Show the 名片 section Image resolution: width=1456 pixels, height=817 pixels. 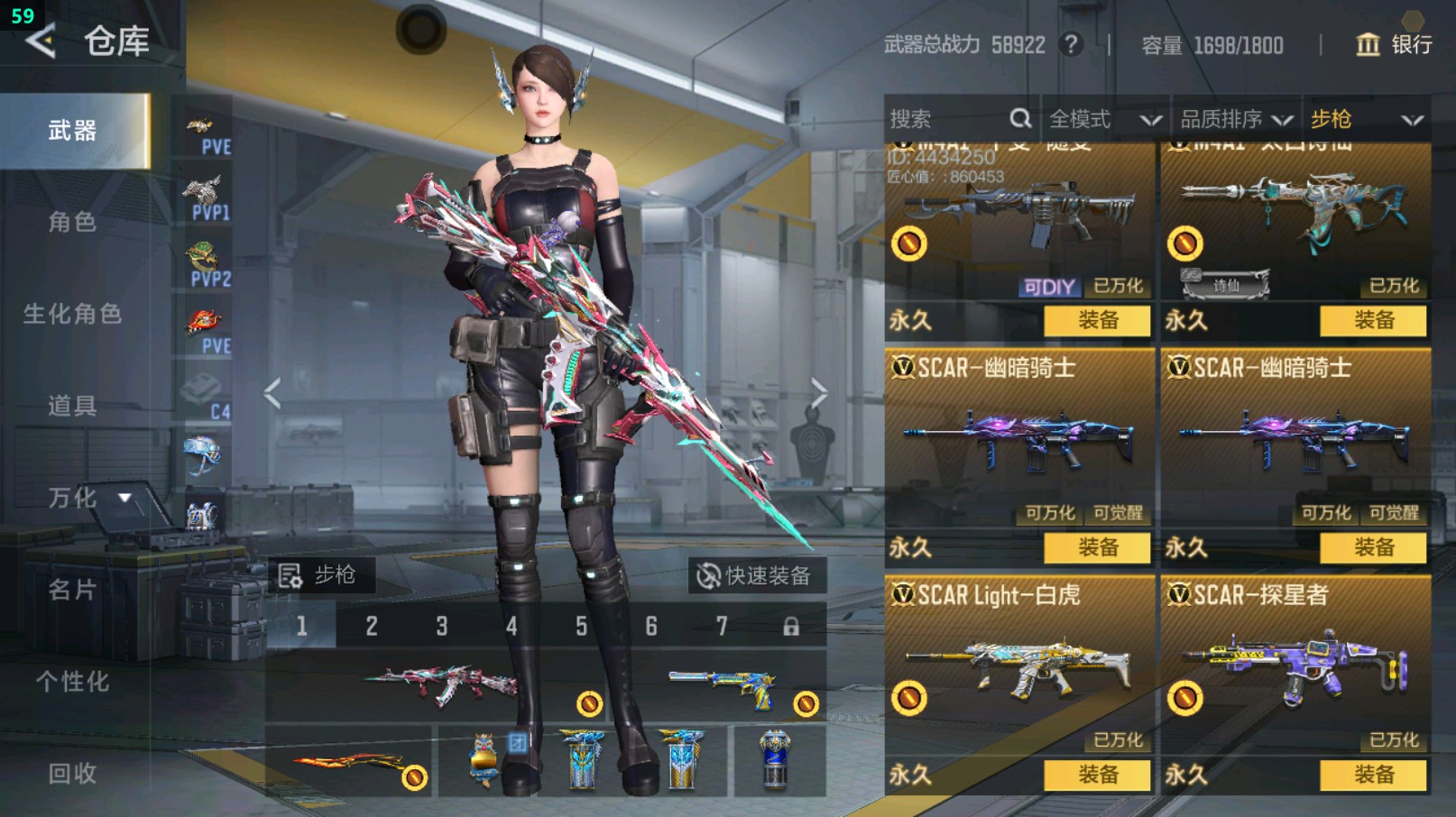pos(73,590)
